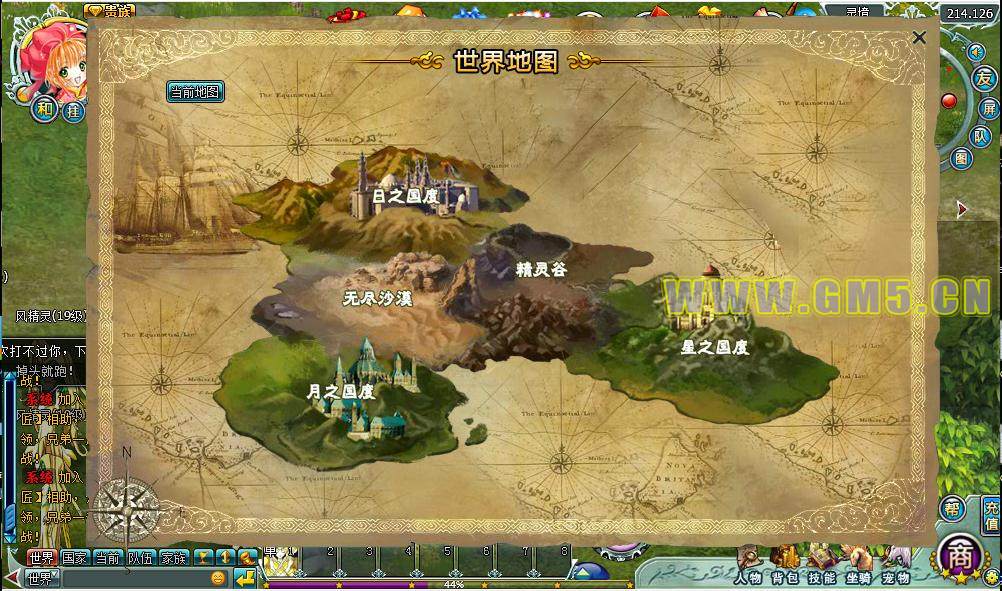Select the 无尽沙漠 desert region
Screen dimensions: 1002x591
tap(377, 298)
